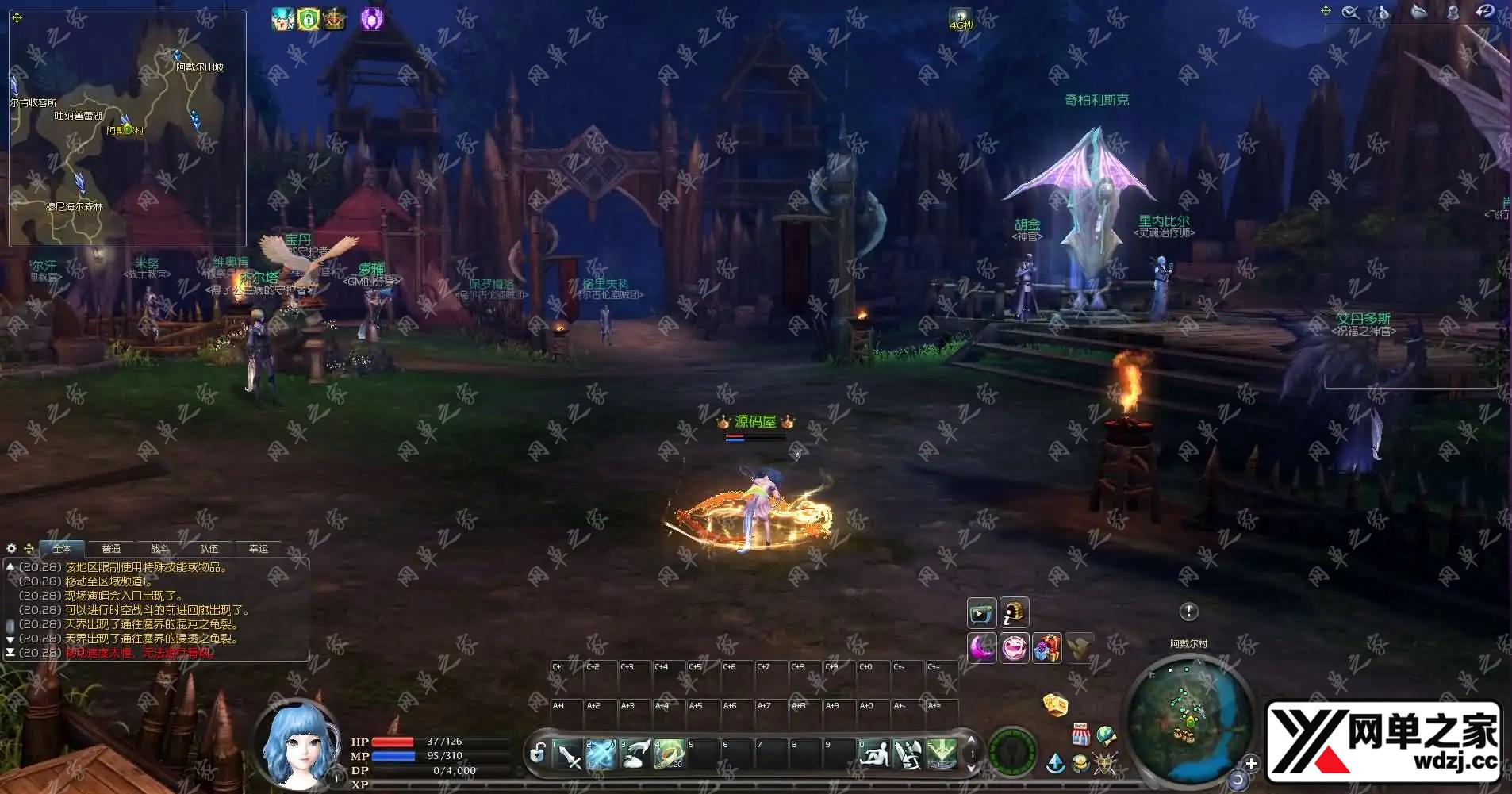The height and width of the screenshot is (794, 1512).
Task: Open the 队伍 chat tab
Action: (x=209, y=549)
